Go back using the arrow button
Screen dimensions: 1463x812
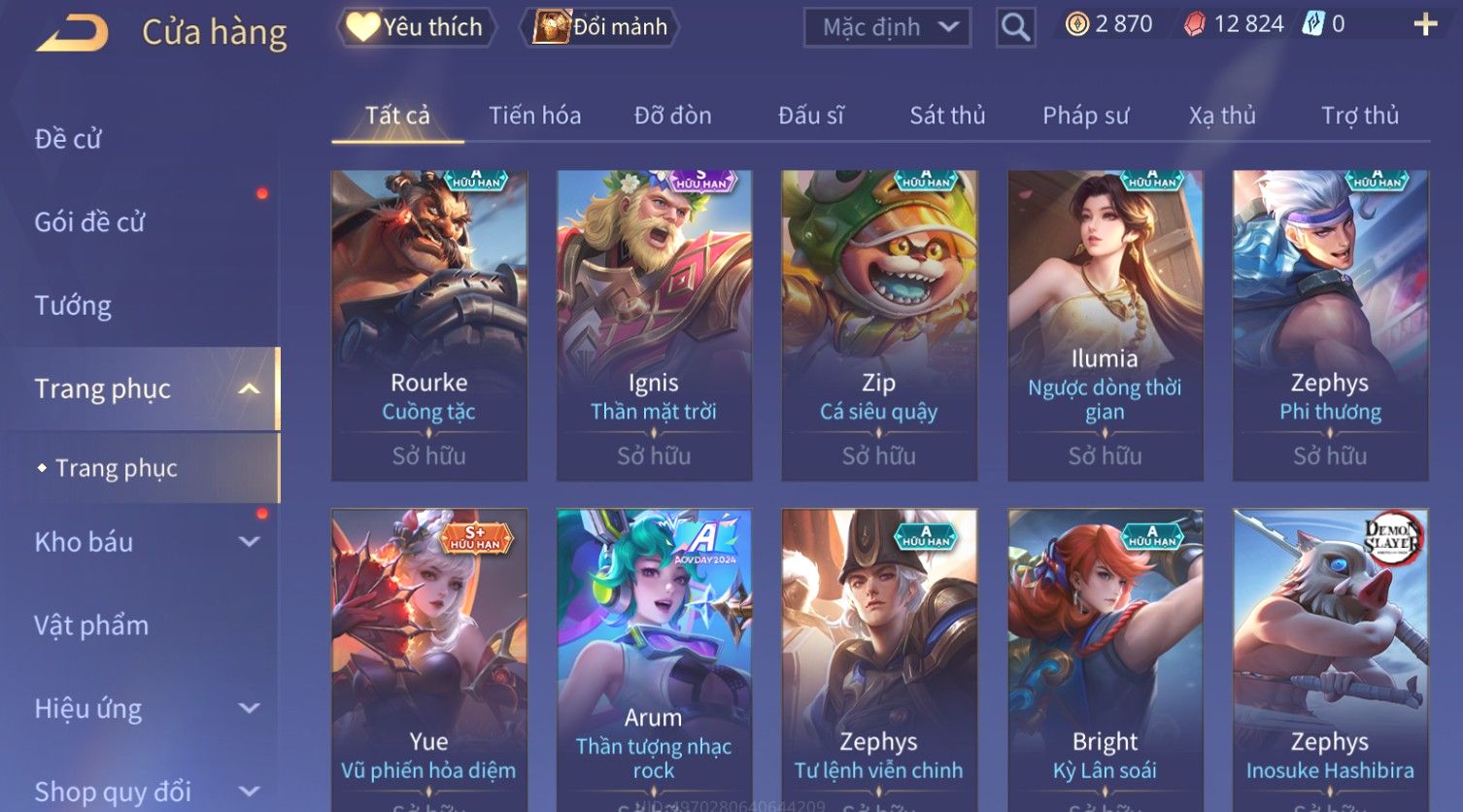click(x=73, y=32)
